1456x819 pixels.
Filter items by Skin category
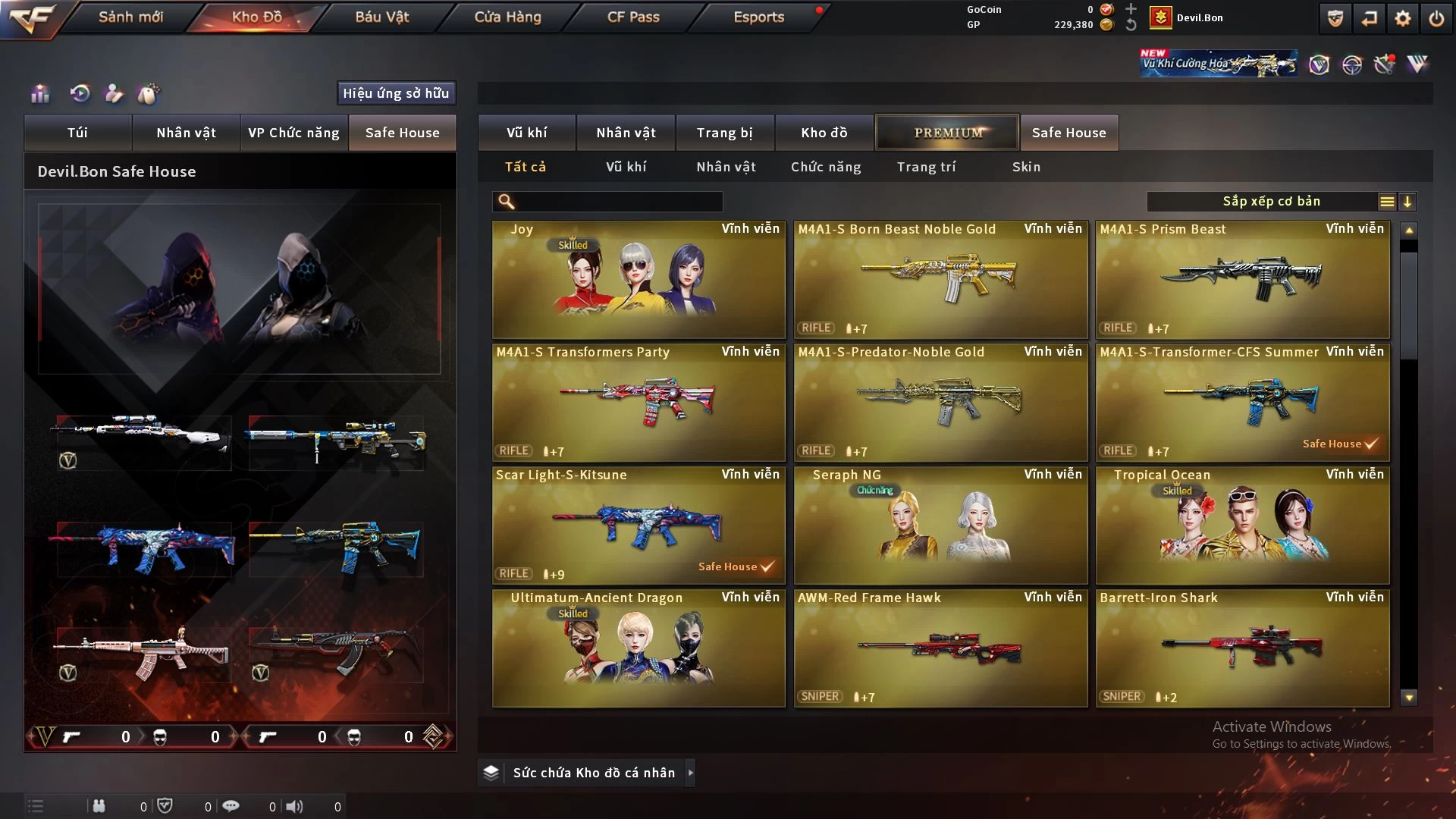click(1026, 167)
